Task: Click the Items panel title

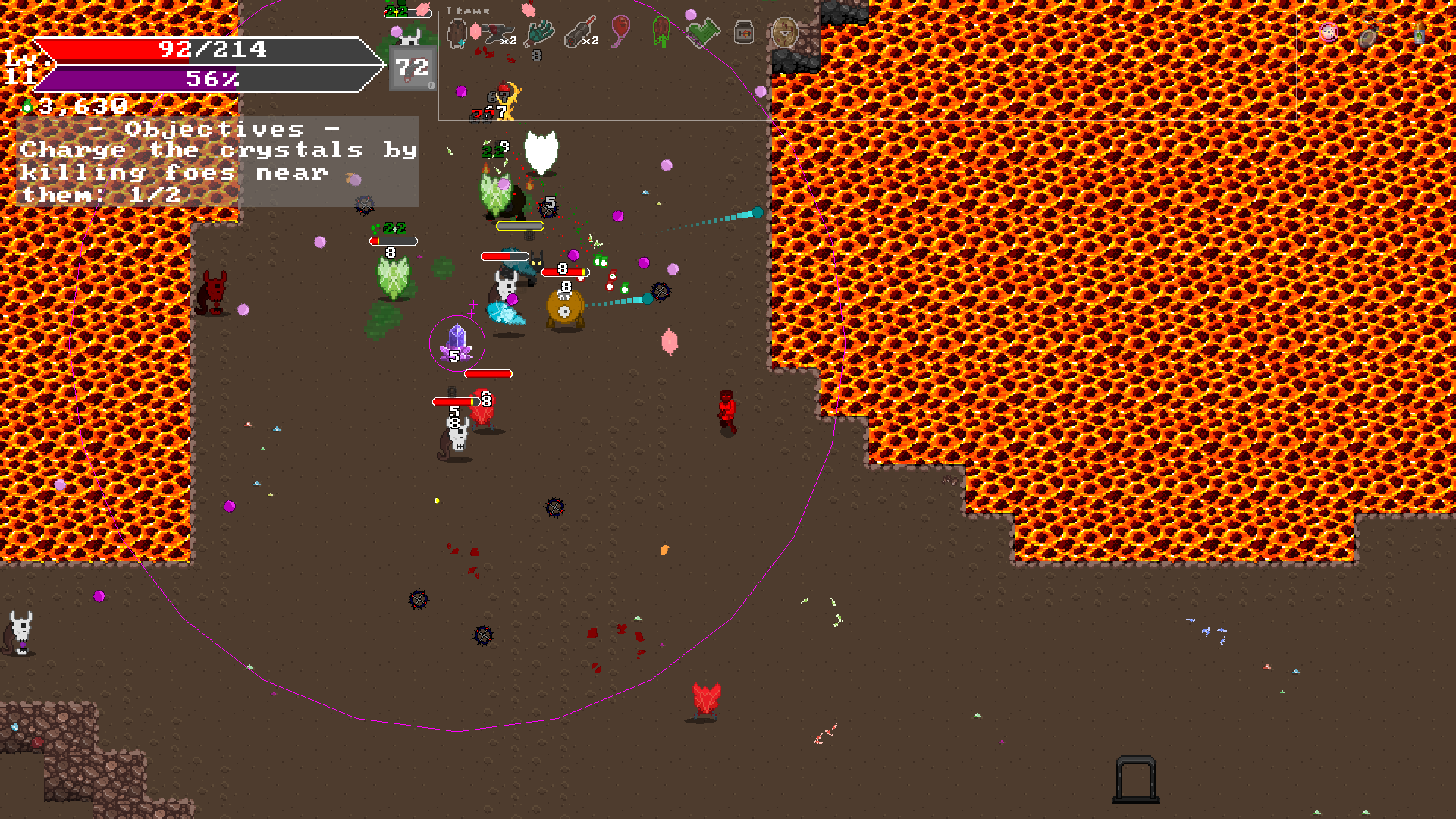Action: [468, 11]
